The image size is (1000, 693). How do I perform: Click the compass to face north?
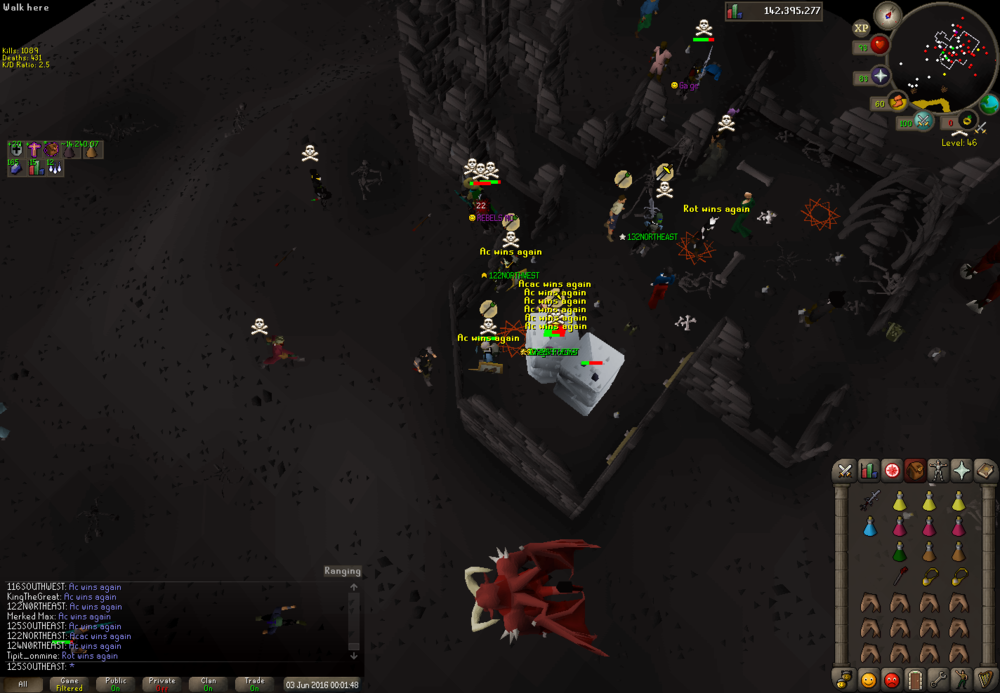887,16
